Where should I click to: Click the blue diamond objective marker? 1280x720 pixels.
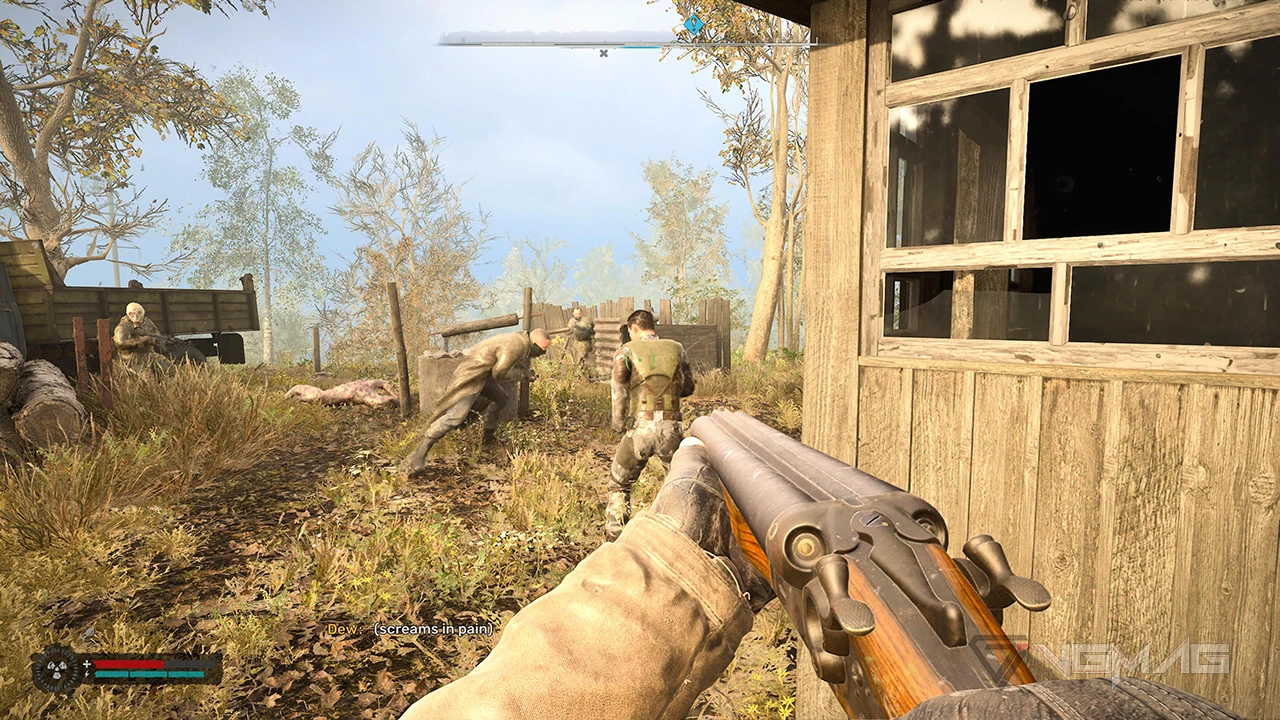pos(693,25)
